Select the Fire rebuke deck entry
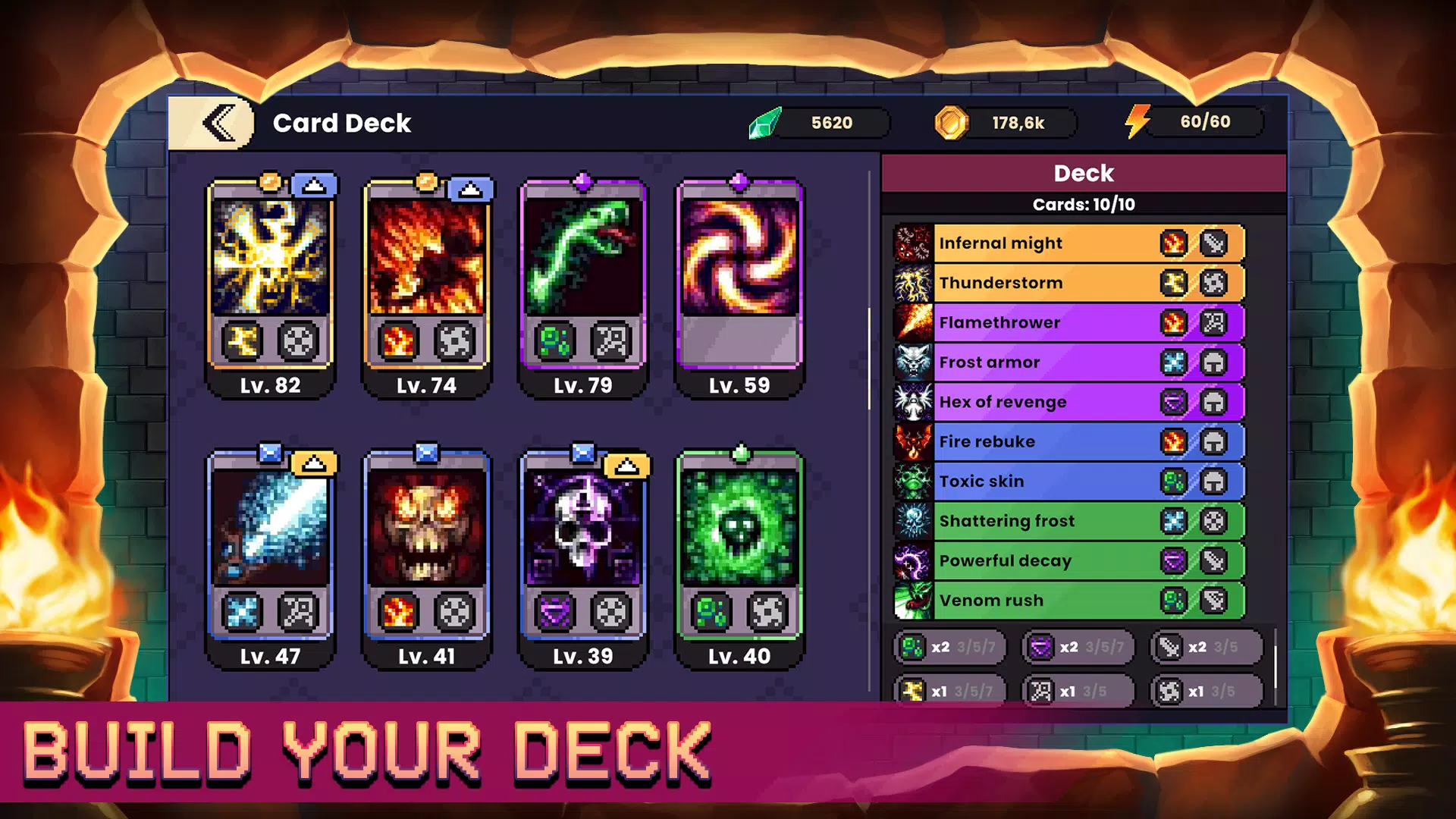1456x819 pixels. tap(1046, 441)
